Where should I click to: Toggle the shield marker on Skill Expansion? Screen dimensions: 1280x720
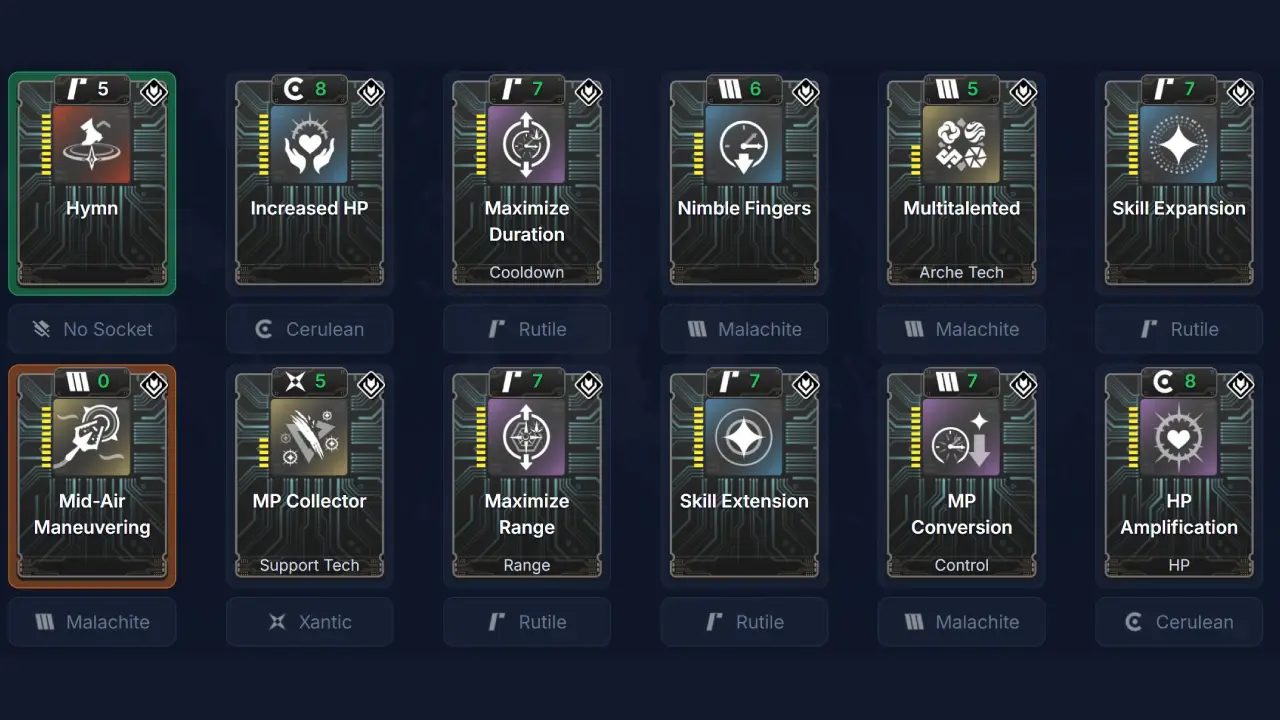[1240, 92]
